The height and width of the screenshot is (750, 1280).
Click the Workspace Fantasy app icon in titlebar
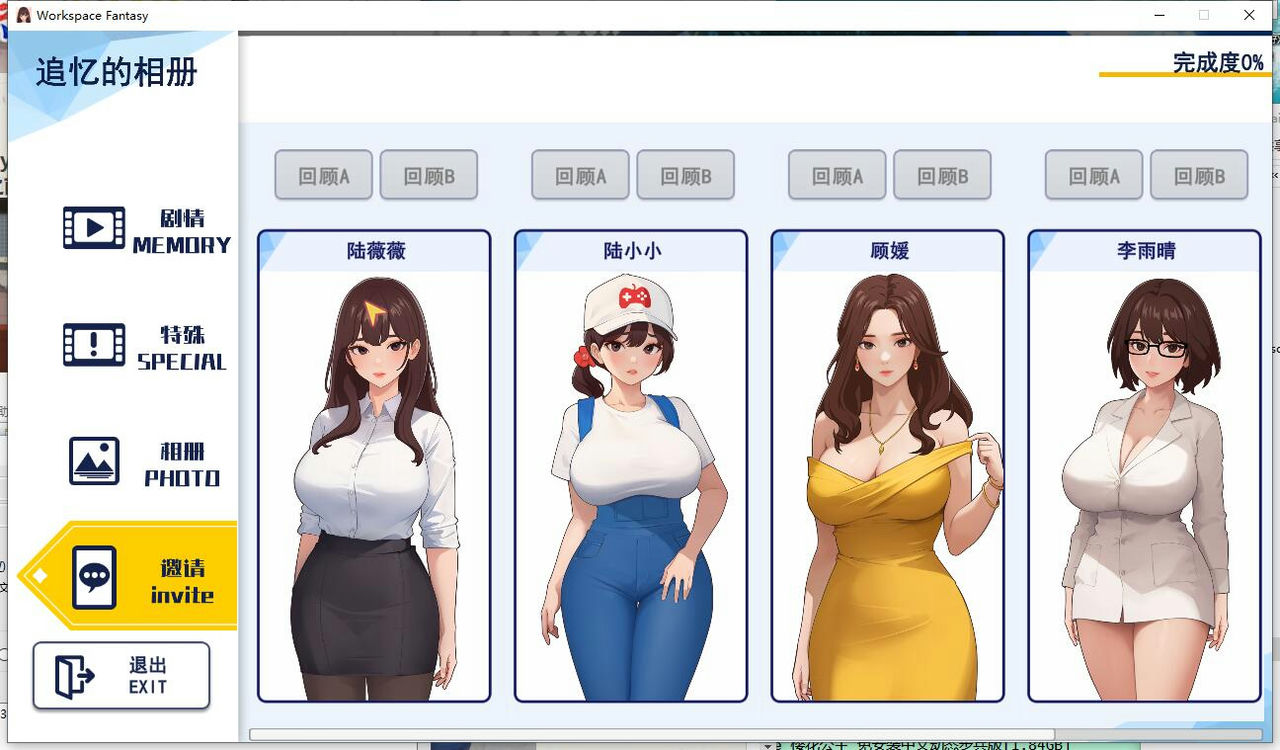tap(22, 15)
